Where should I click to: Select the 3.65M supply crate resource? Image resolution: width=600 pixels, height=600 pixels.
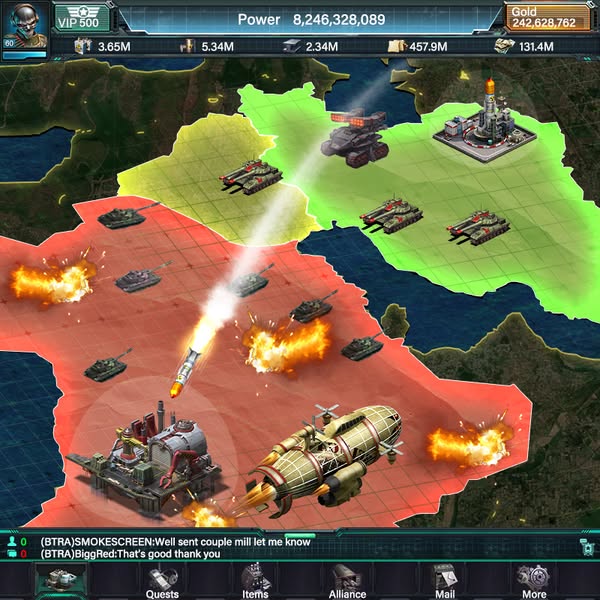pos(103,46)
